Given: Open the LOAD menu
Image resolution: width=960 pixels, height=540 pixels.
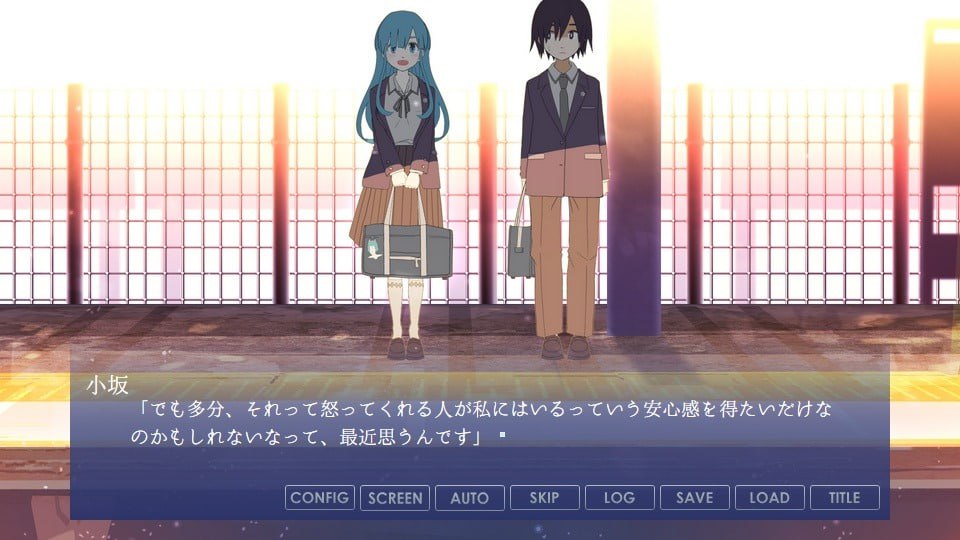Looking at the screenshot, I should (x=770, y=497).
